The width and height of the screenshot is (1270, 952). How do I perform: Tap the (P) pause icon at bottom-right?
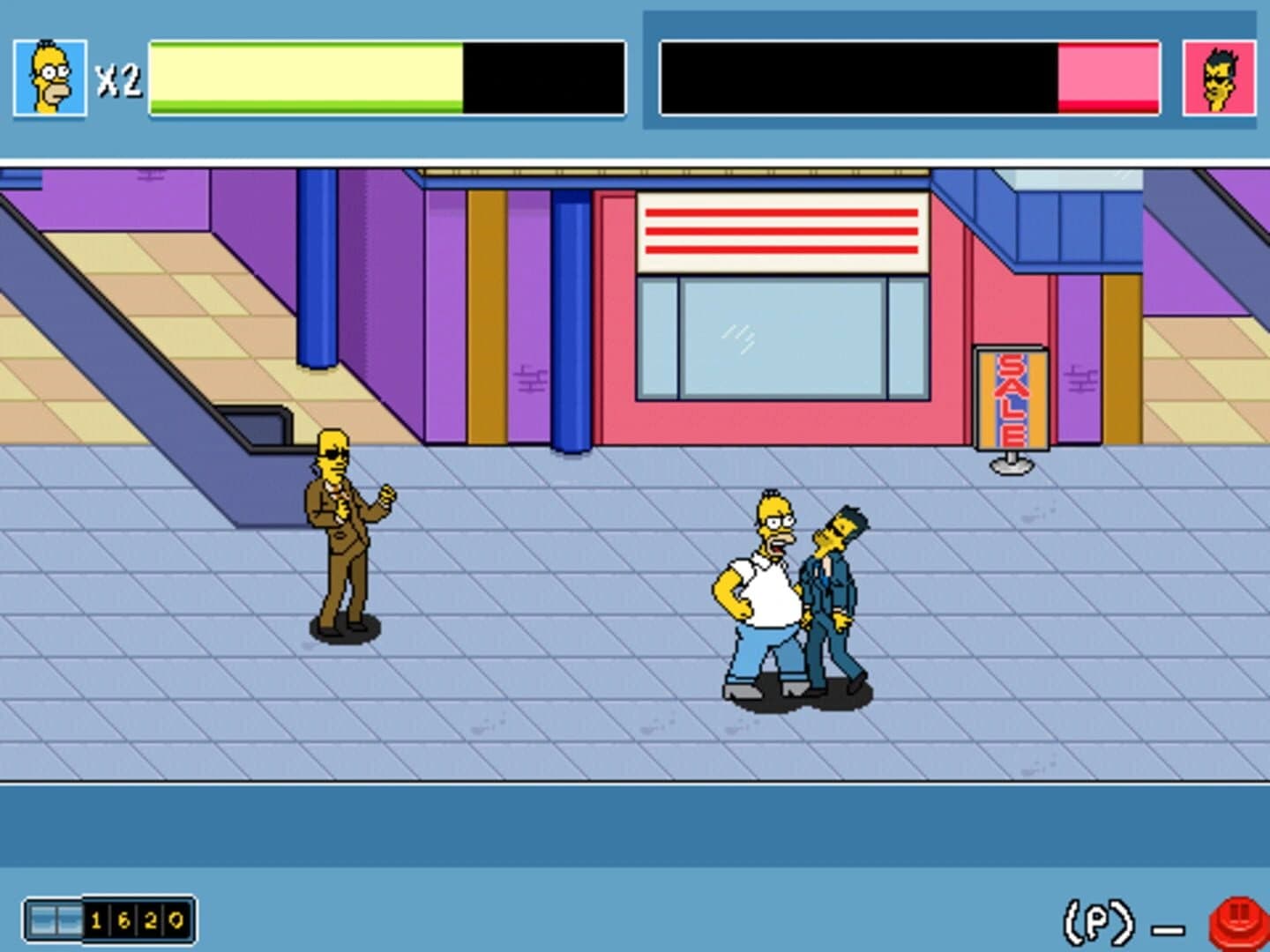pos(1101,920)
